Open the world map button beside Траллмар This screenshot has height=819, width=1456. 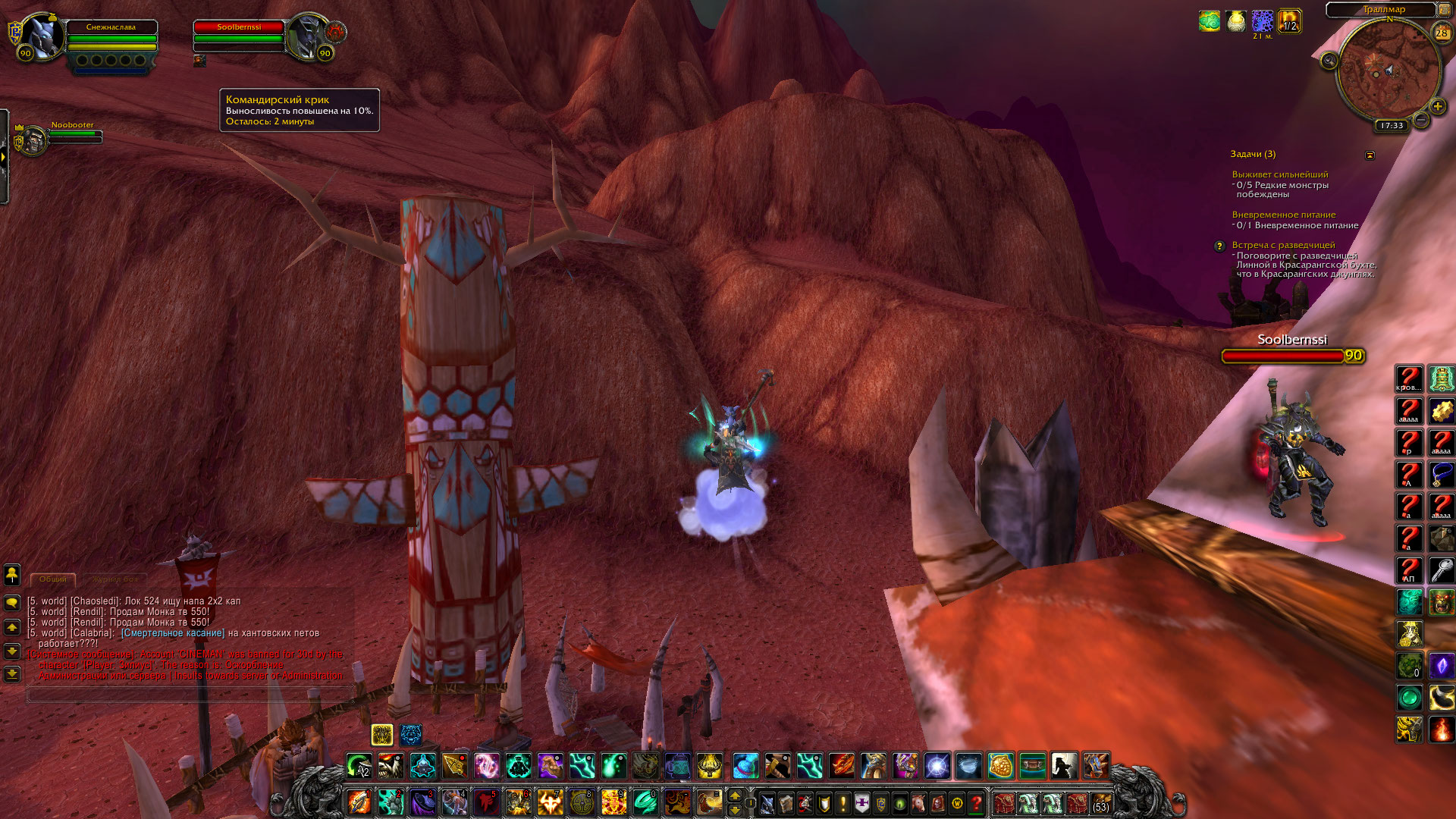coord(1444,9)
